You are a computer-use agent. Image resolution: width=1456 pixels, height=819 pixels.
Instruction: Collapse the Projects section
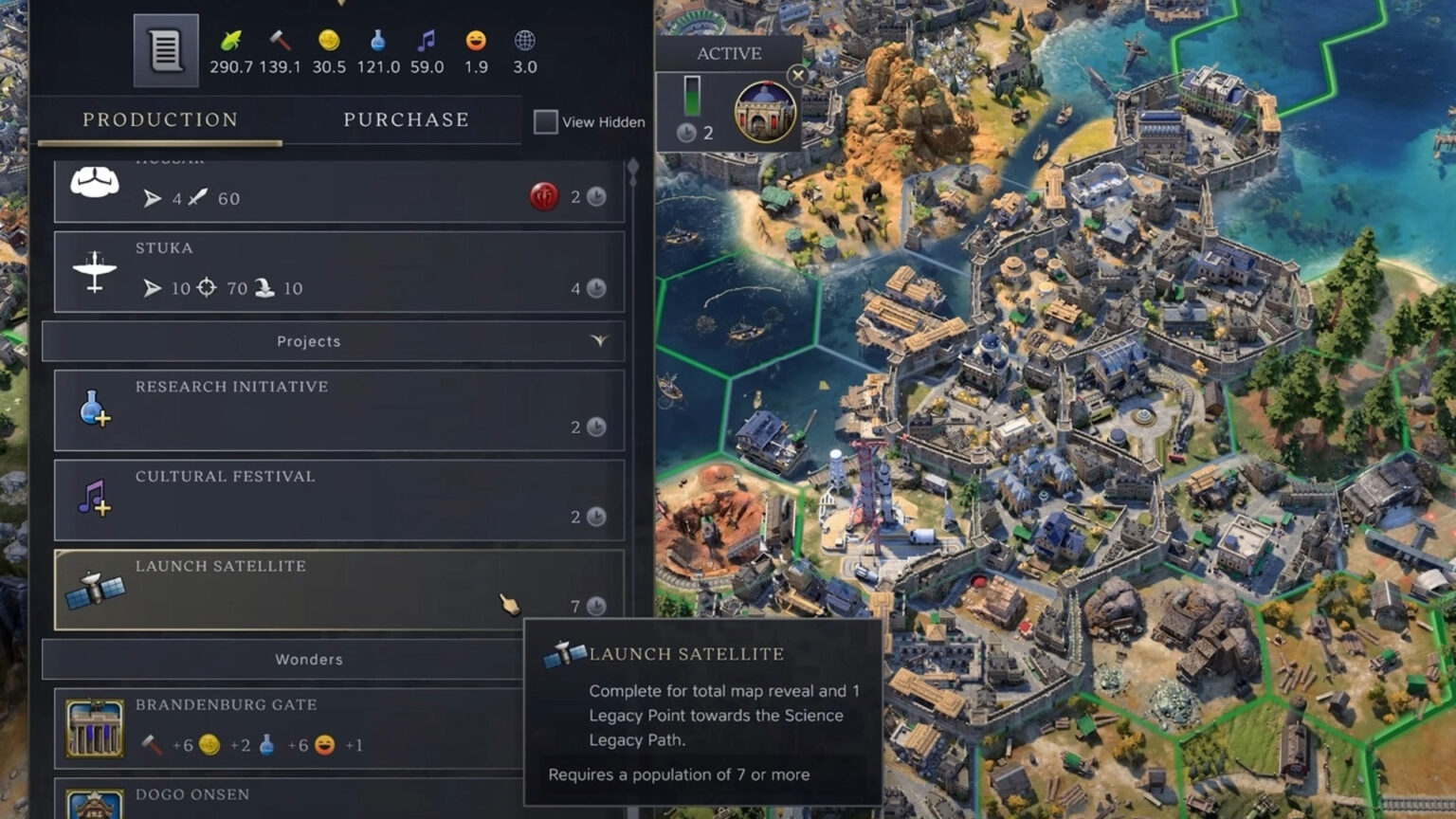[601, 341]
